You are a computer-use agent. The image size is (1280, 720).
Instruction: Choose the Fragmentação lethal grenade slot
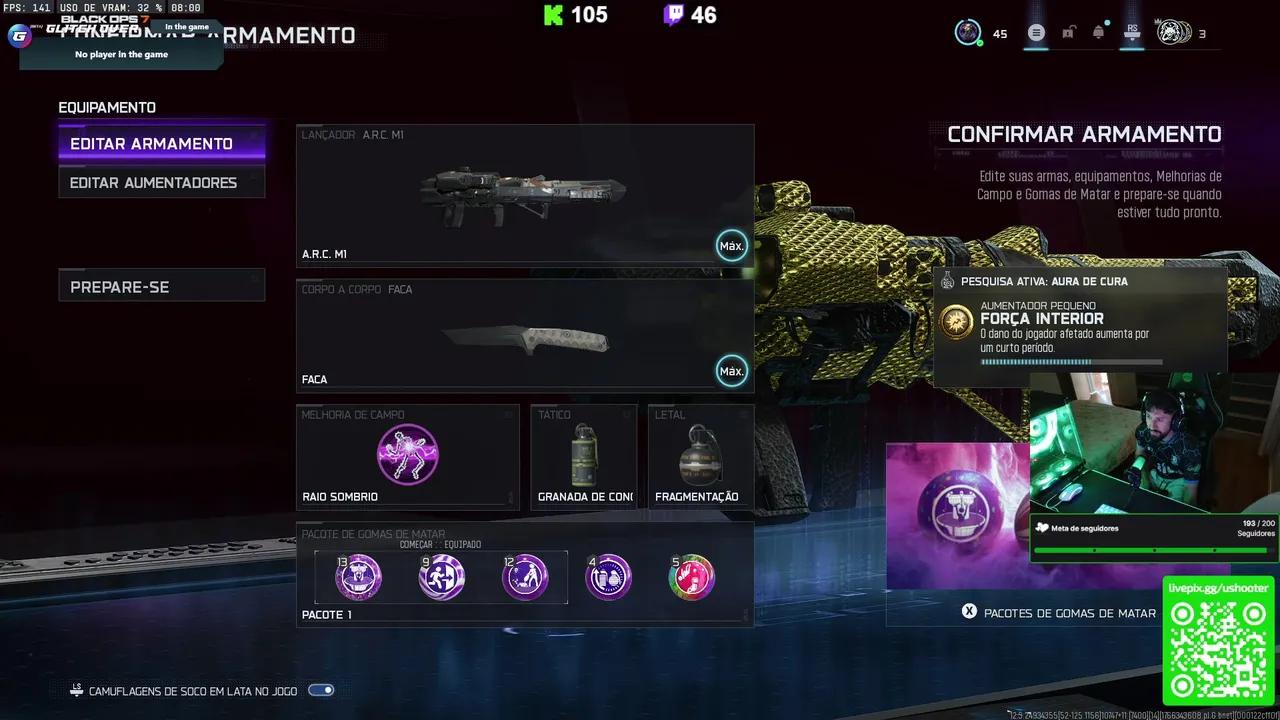click(700, 457)
